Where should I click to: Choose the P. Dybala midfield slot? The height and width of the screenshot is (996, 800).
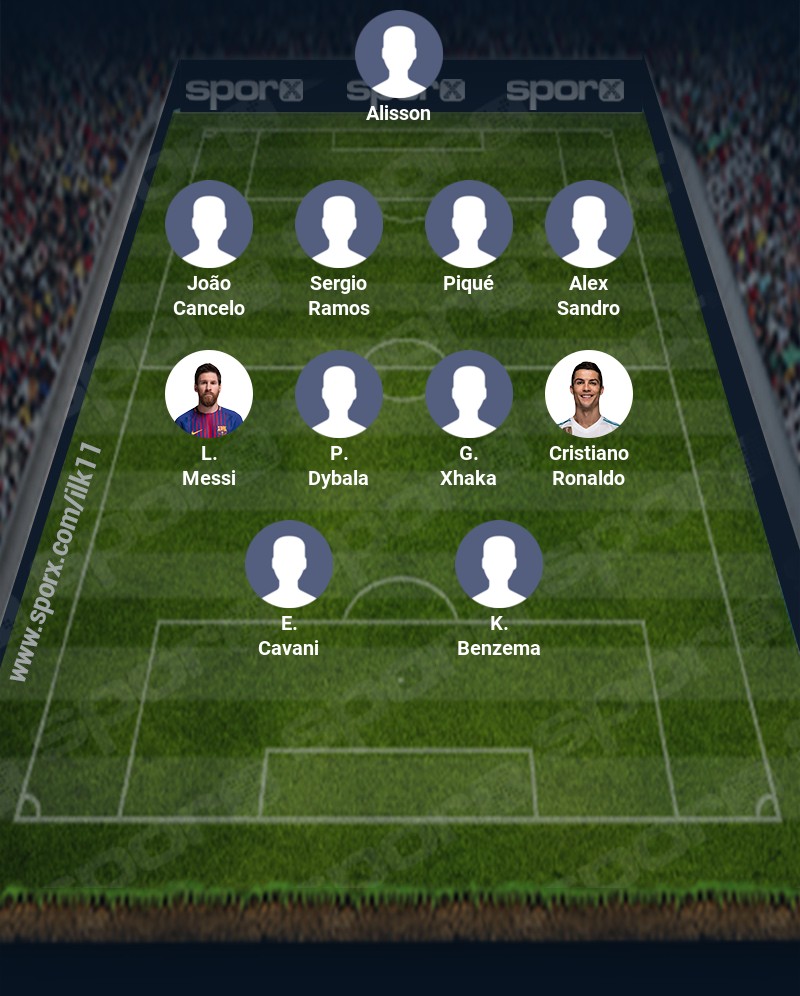(339, 394)
